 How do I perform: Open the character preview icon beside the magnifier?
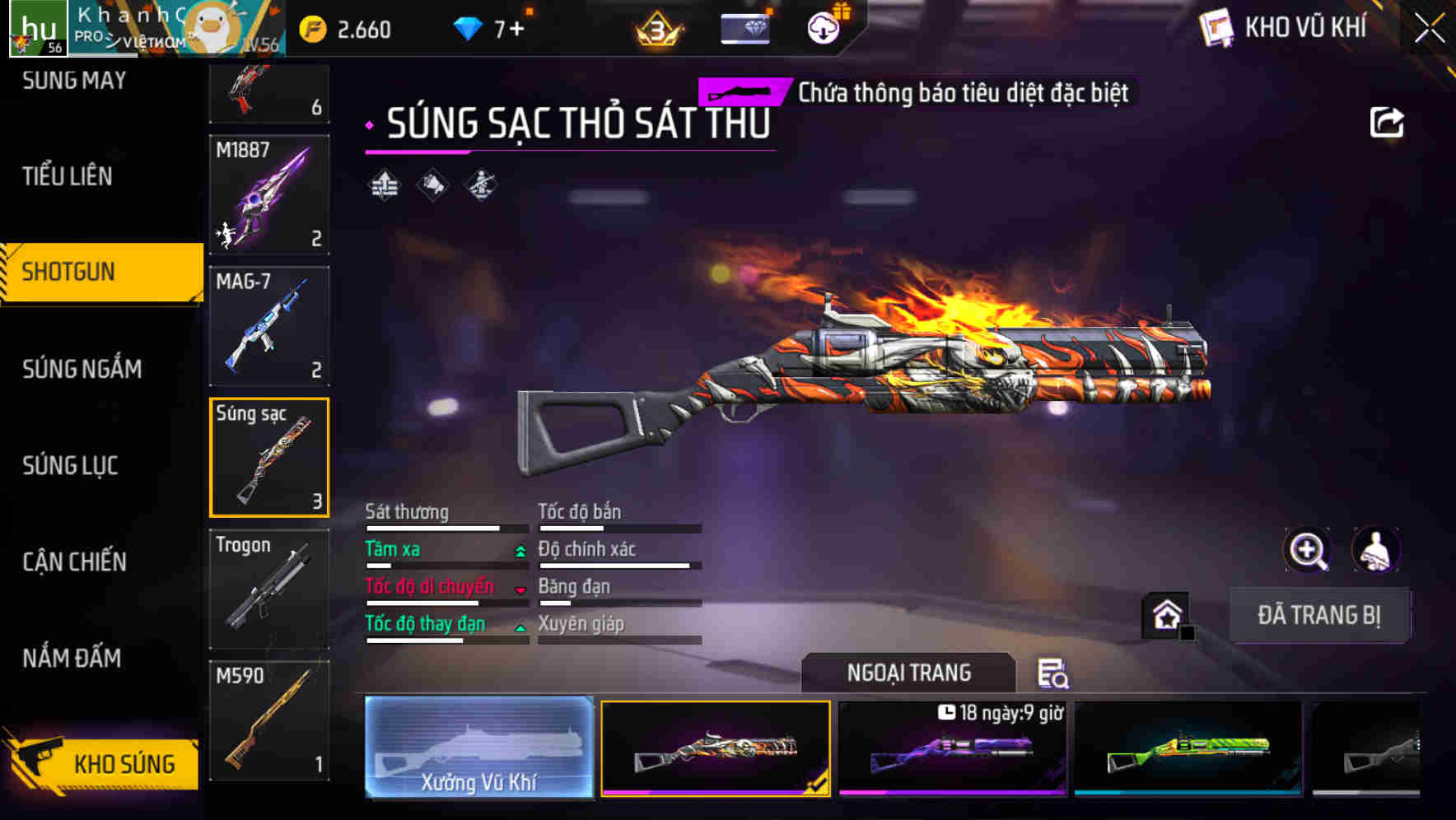1374,550
